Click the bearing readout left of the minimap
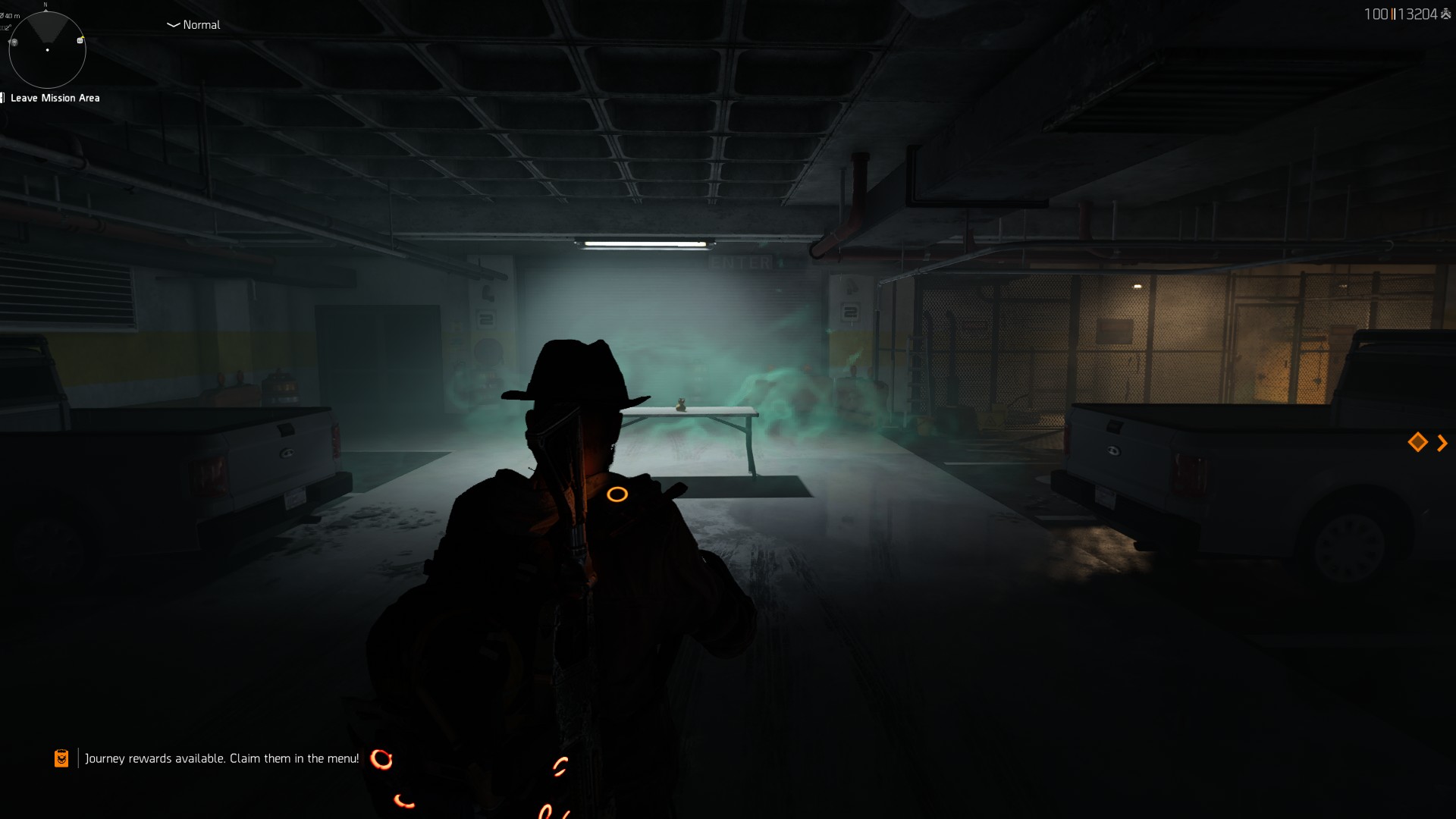Image resolution: width=1456 pixels, height=819 pixels. pos(6,27)
